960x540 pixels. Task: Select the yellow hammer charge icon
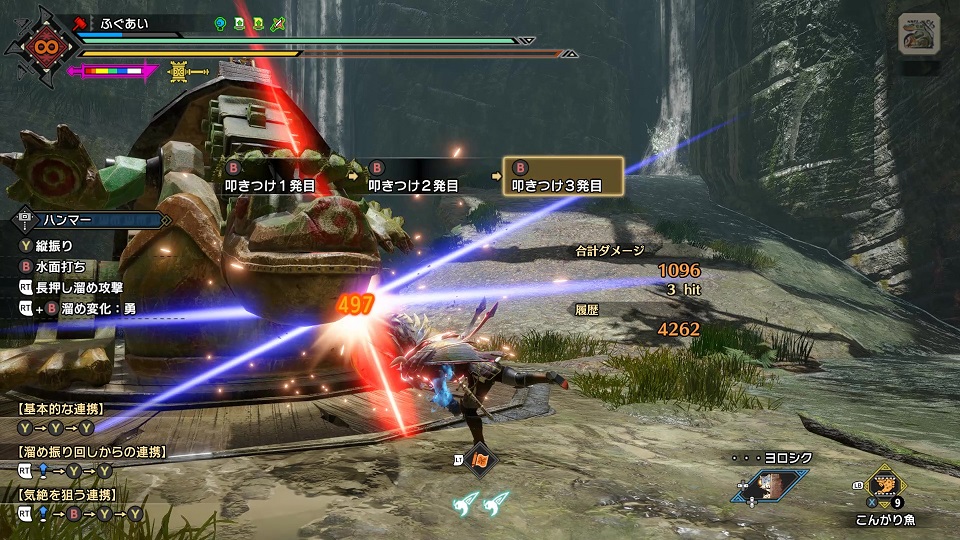(187, 71)
